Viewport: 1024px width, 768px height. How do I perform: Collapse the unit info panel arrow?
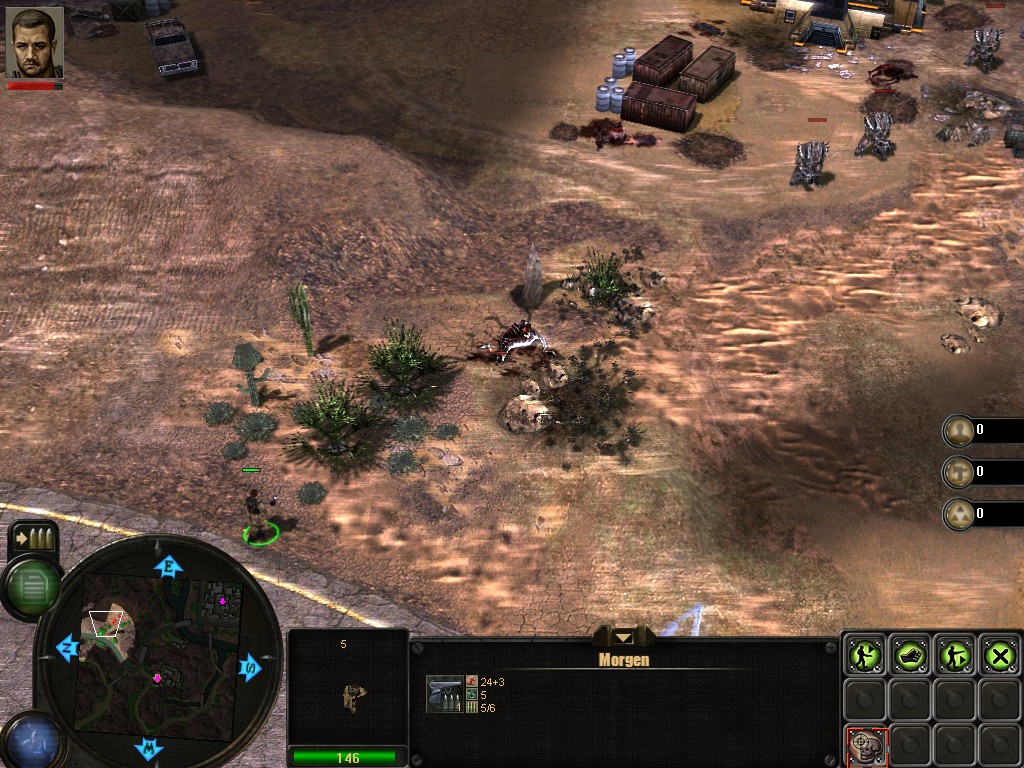[624, 637]
